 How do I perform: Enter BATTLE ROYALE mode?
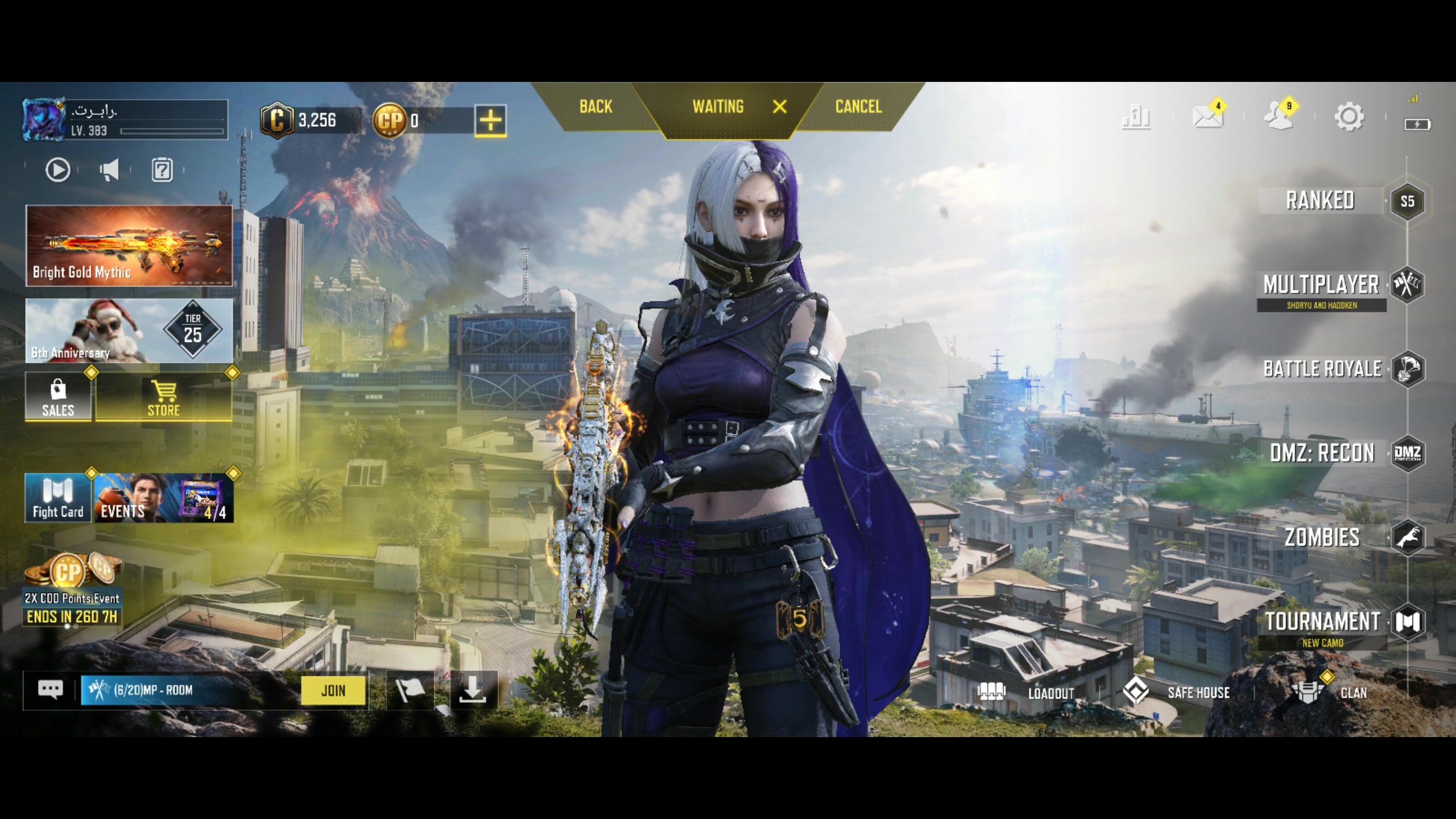coord(1322,369)
